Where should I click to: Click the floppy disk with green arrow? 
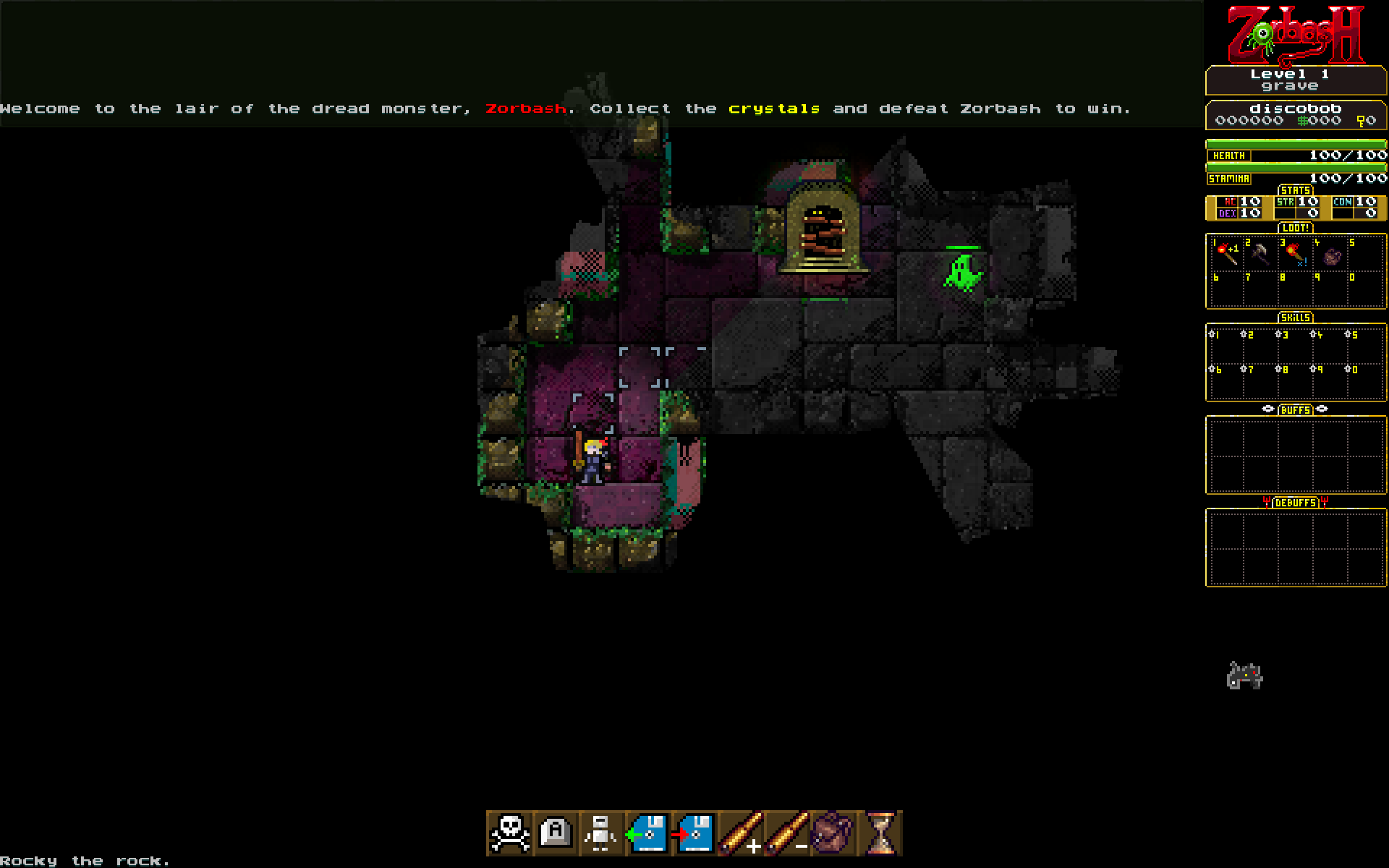pyautogui.click(x=647, y=833)
